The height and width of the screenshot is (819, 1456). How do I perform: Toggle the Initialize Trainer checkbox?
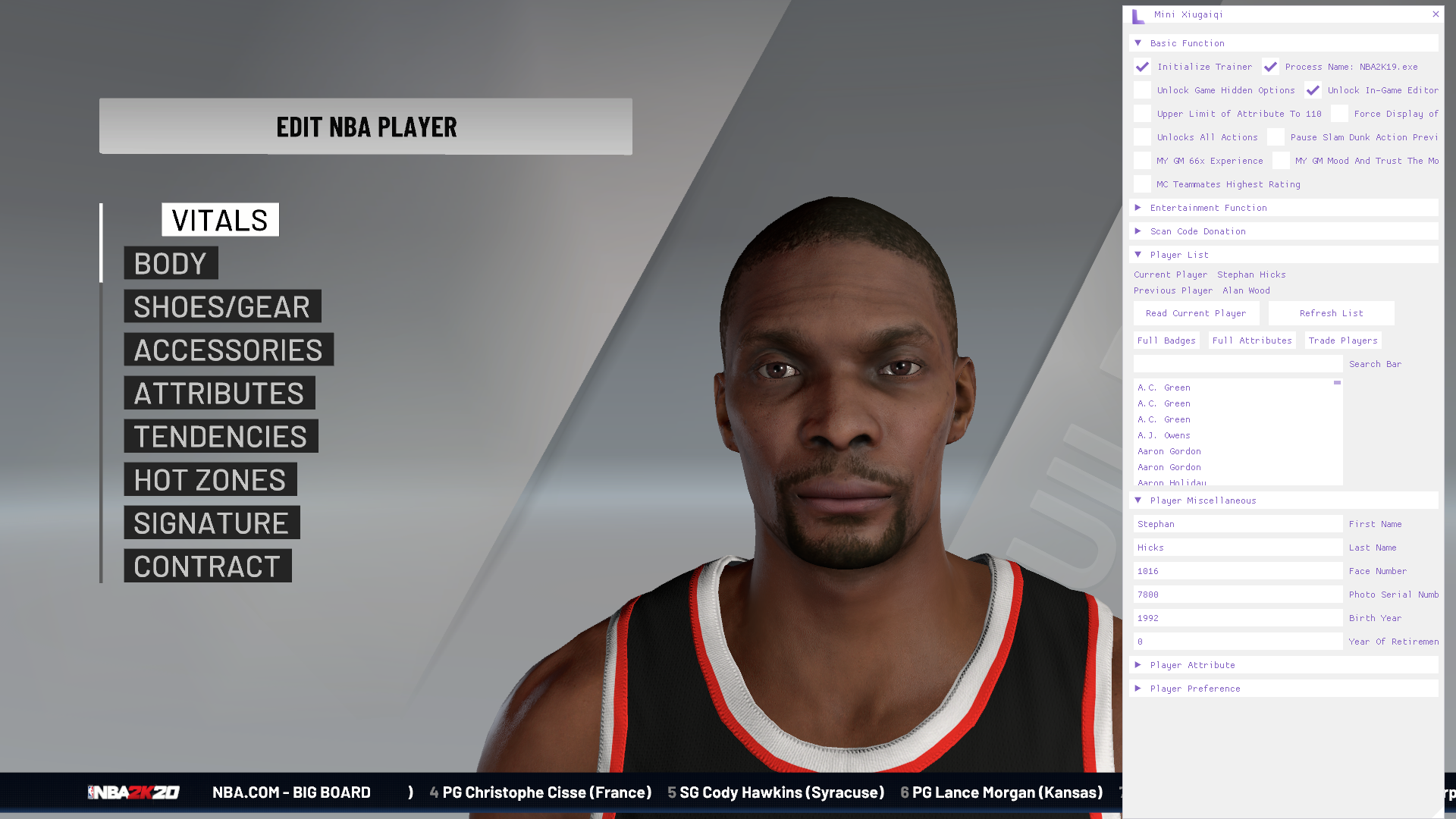(x=1143, y=67)
